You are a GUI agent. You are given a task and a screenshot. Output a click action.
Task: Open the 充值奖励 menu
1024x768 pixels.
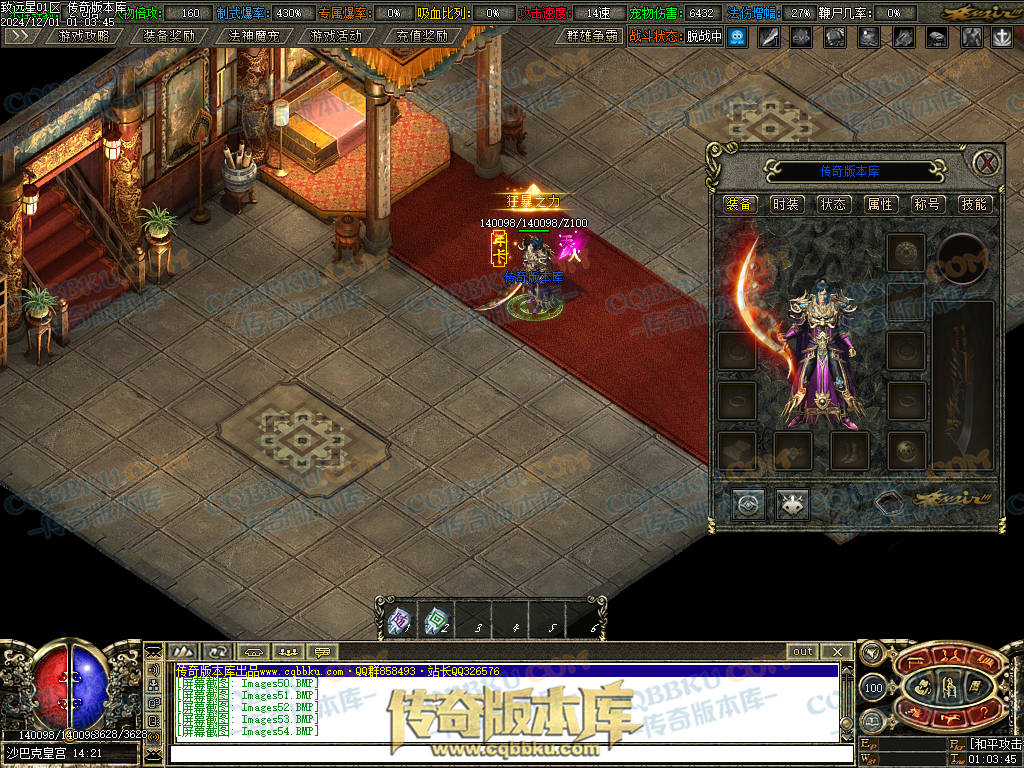click(x=421, y=36)
